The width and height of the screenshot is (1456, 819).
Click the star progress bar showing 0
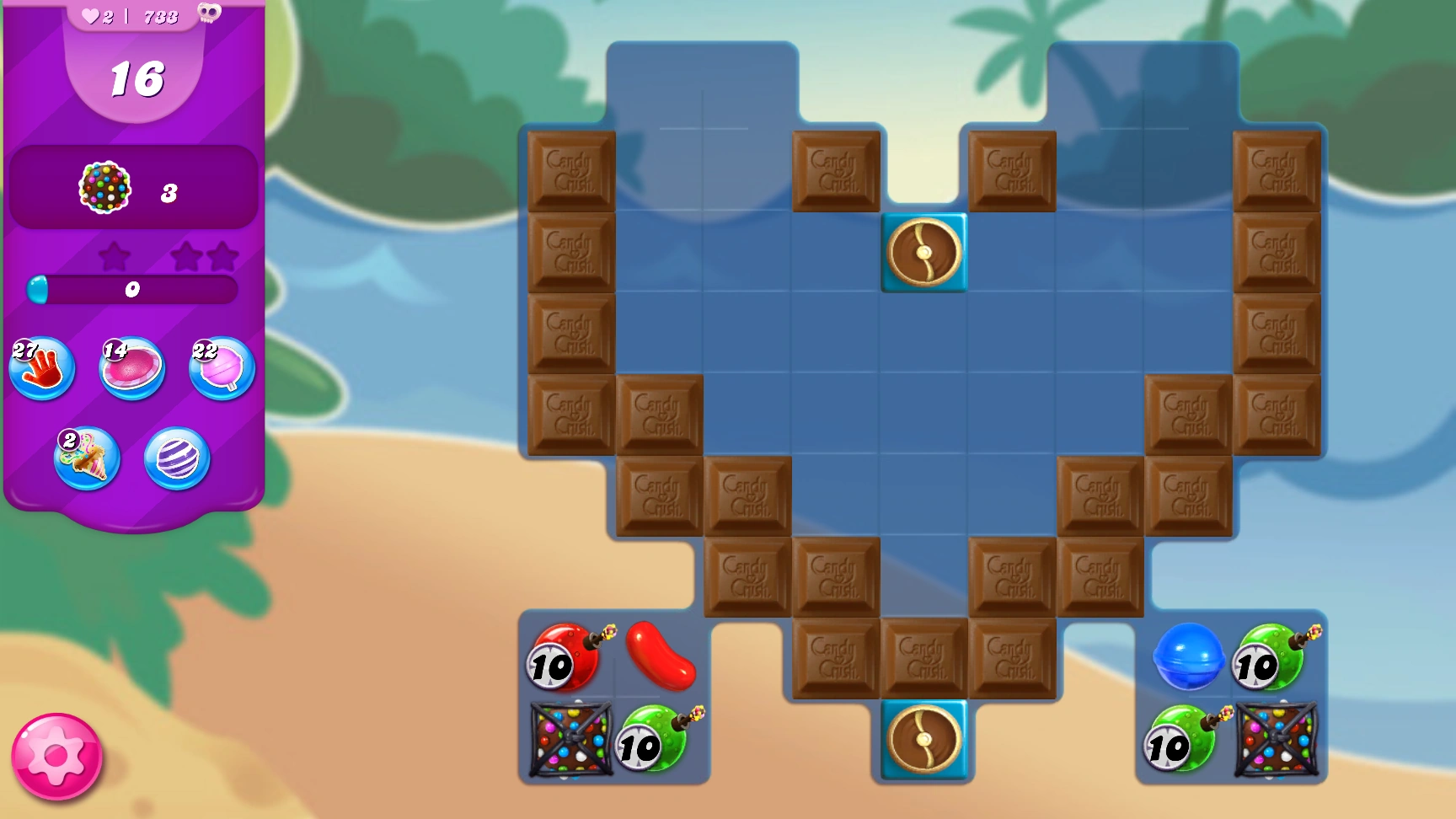[132, 291]
